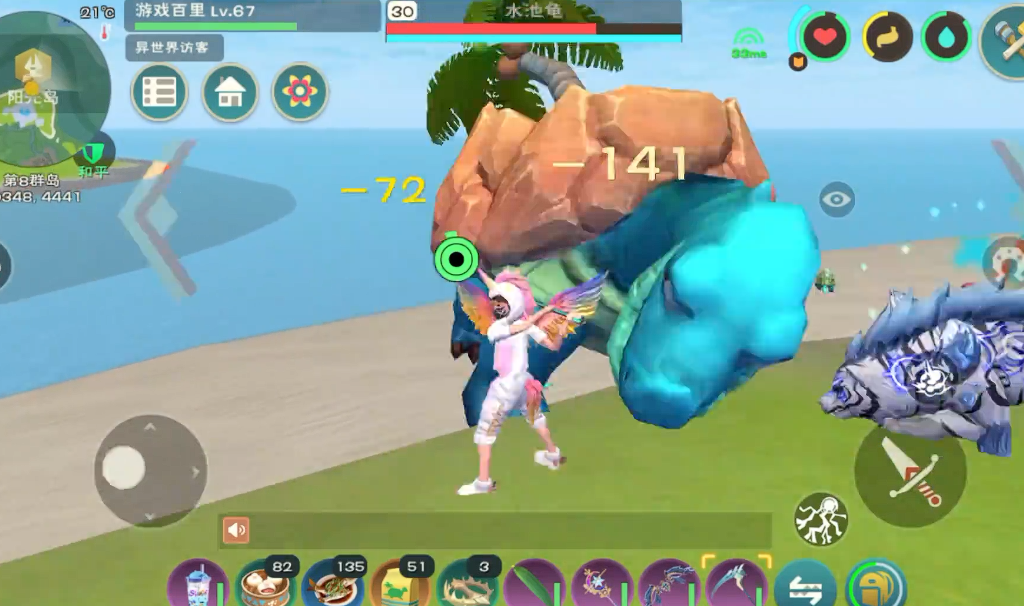Screen dimensions: 1024x606
Task: Tap the house icon button
Action: click(230, 92)
